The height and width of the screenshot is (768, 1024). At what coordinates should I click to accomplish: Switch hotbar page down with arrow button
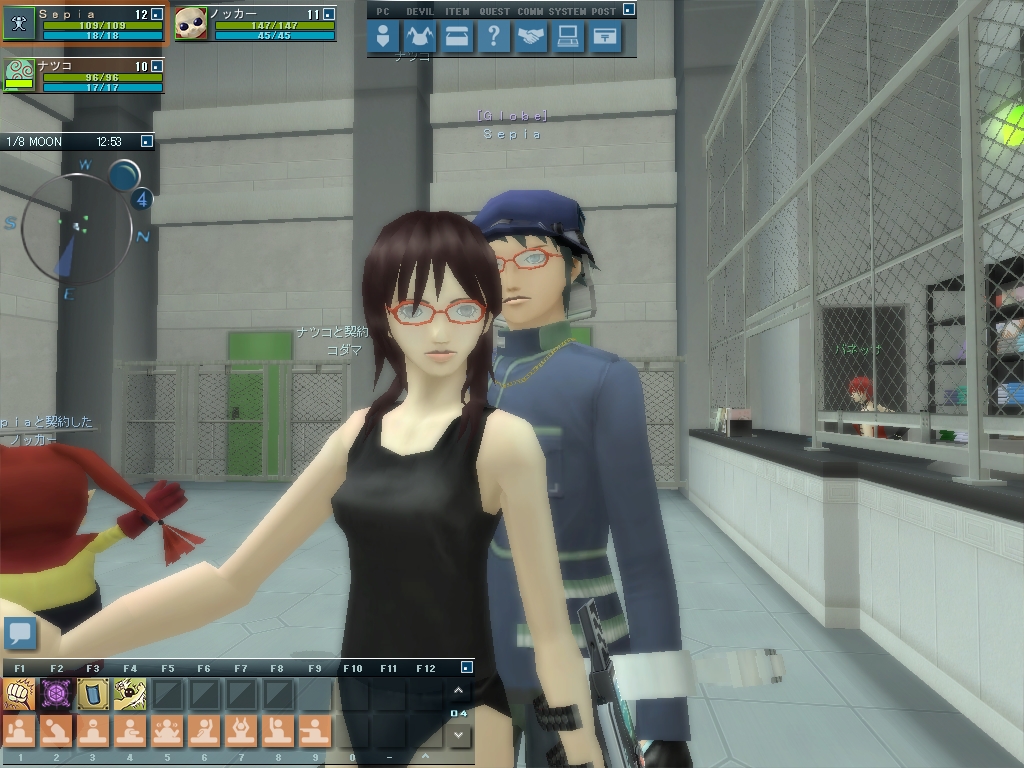(458, 735)
